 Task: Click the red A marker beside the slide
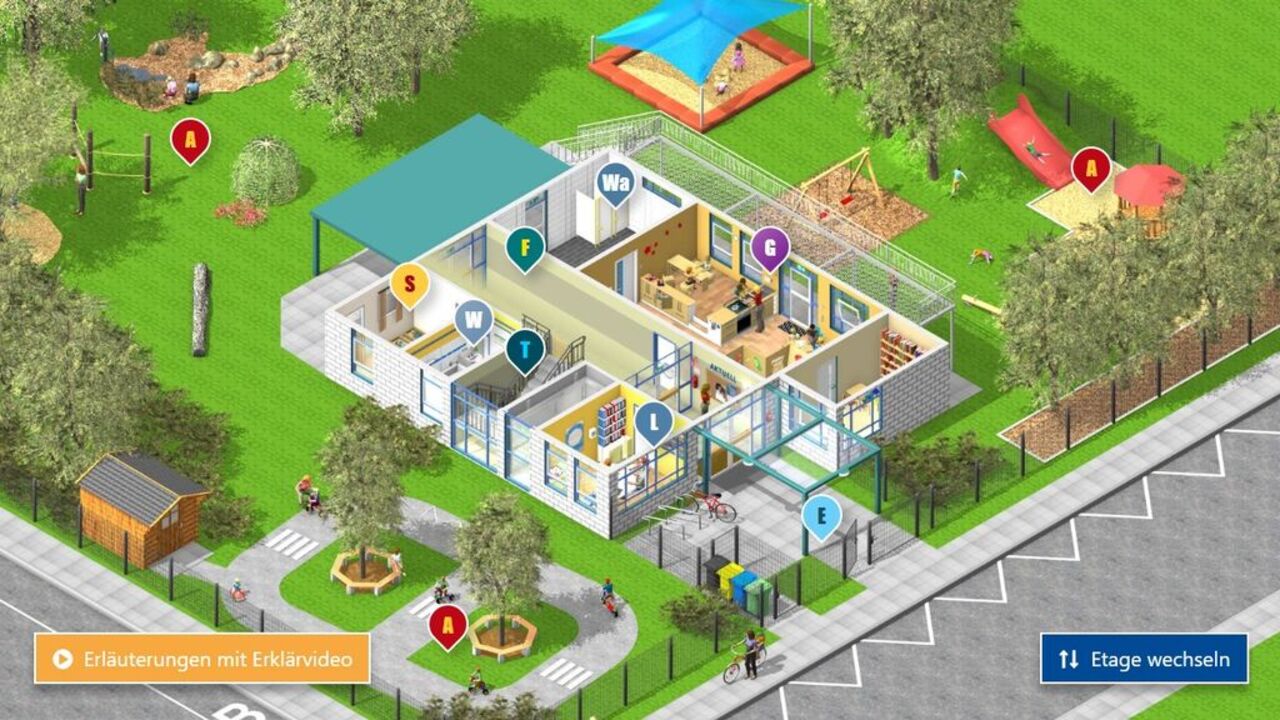point(1091,166)
